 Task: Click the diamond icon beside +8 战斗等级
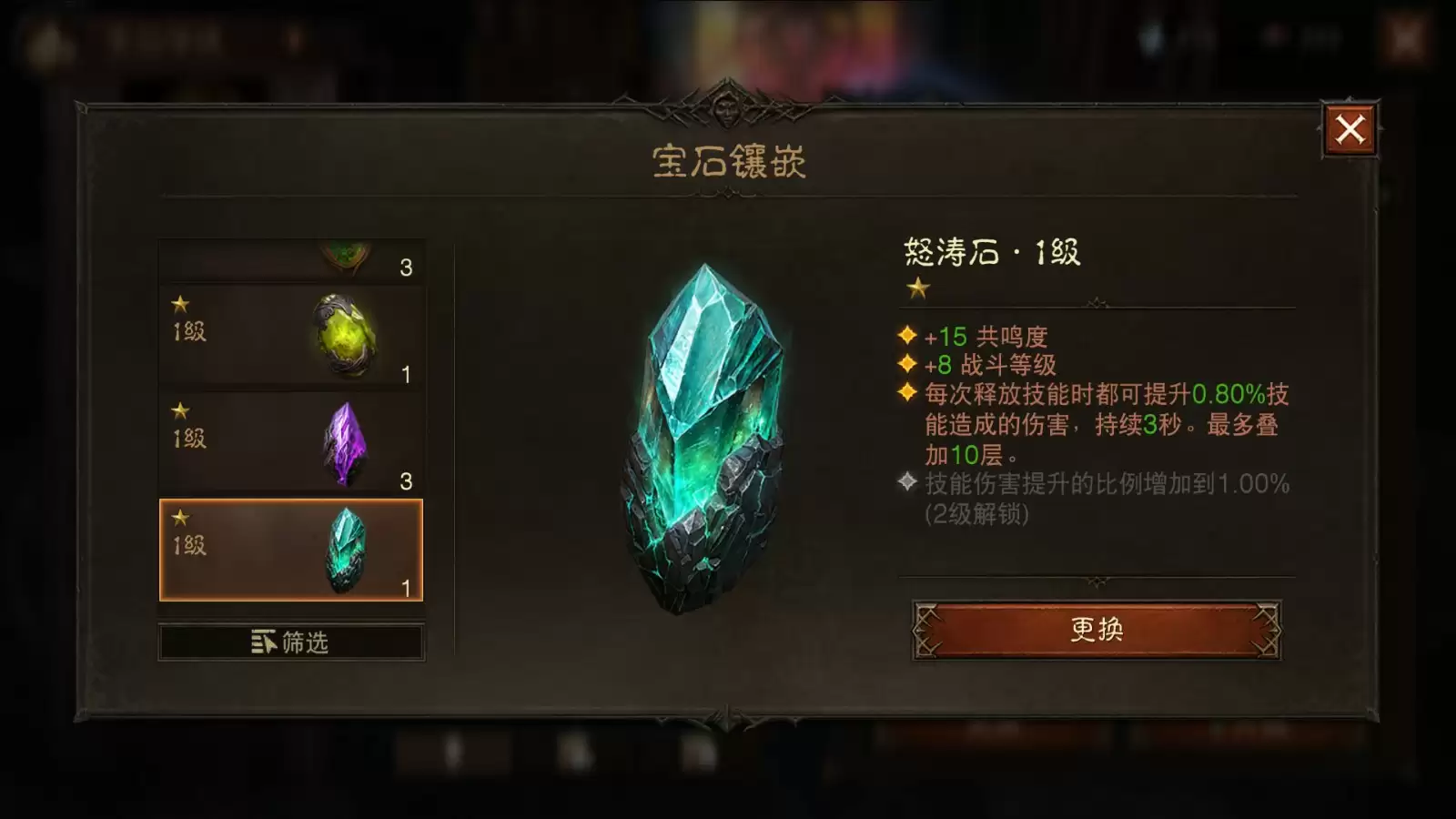pyautogui.click(x=905, y=364)
